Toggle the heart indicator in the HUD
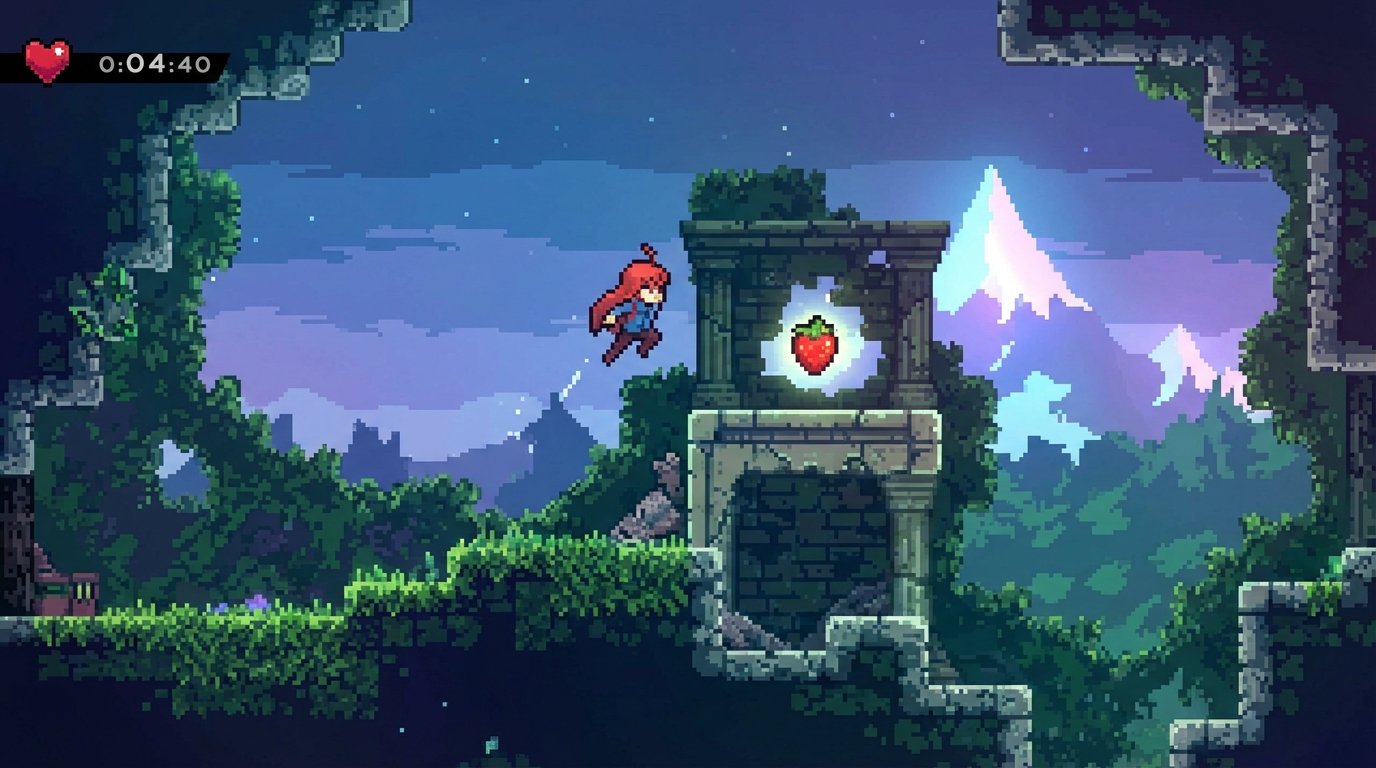This screenshot has height=768, width=1376. (x=45, y=62)
